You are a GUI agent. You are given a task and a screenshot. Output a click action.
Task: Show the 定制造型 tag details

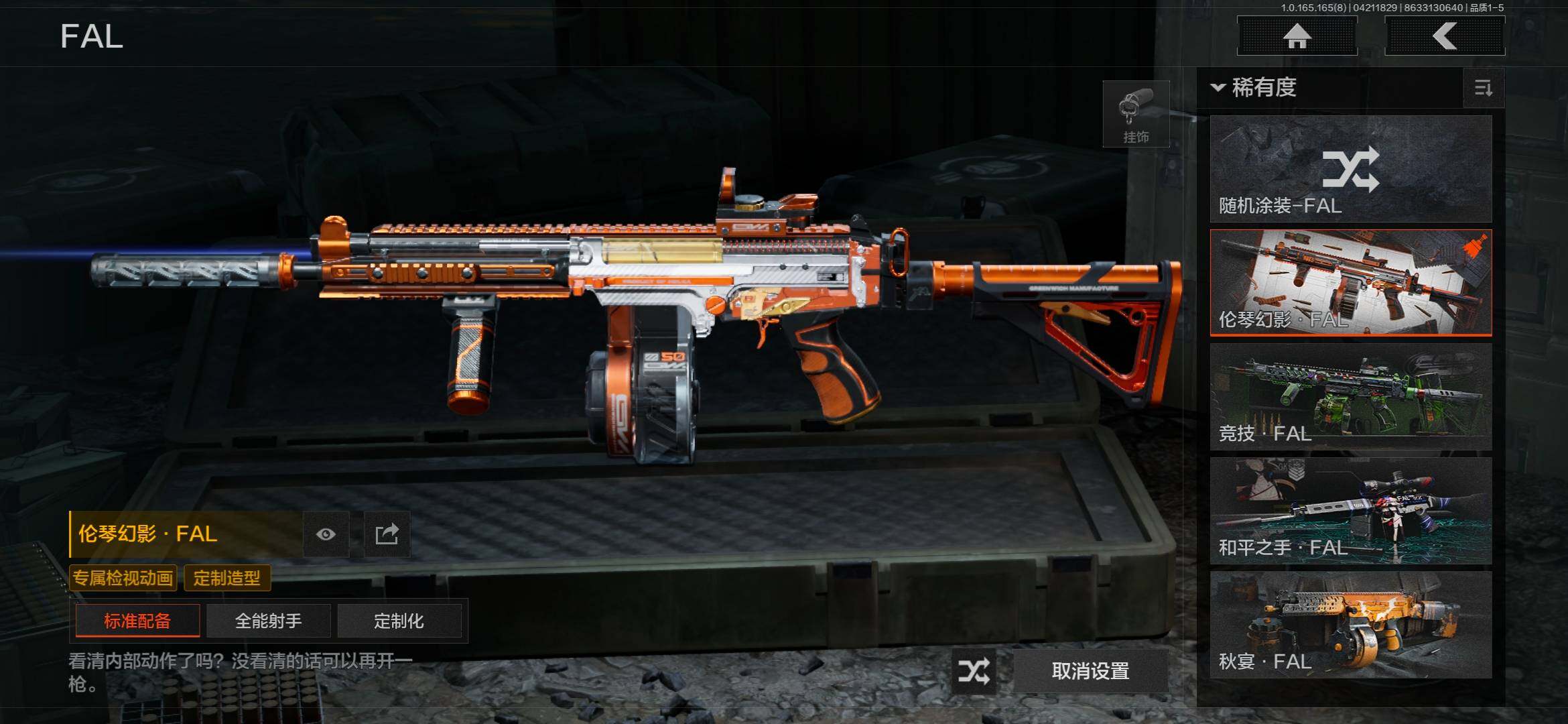(227, 578)
